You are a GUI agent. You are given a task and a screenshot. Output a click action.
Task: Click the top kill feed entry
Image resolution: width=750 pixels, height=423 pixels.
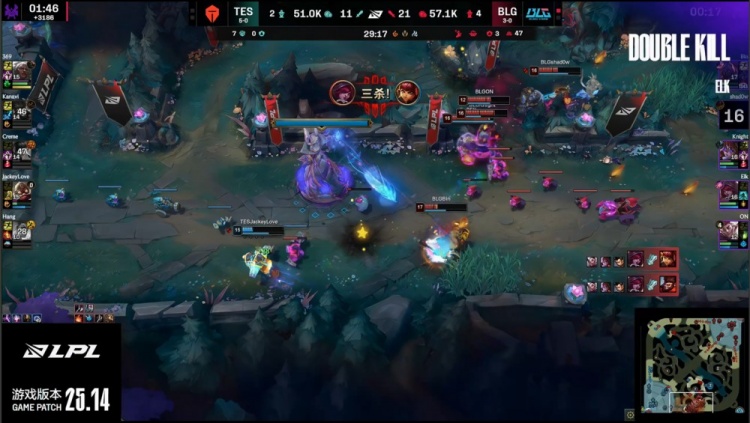click(x=632, y=260)
